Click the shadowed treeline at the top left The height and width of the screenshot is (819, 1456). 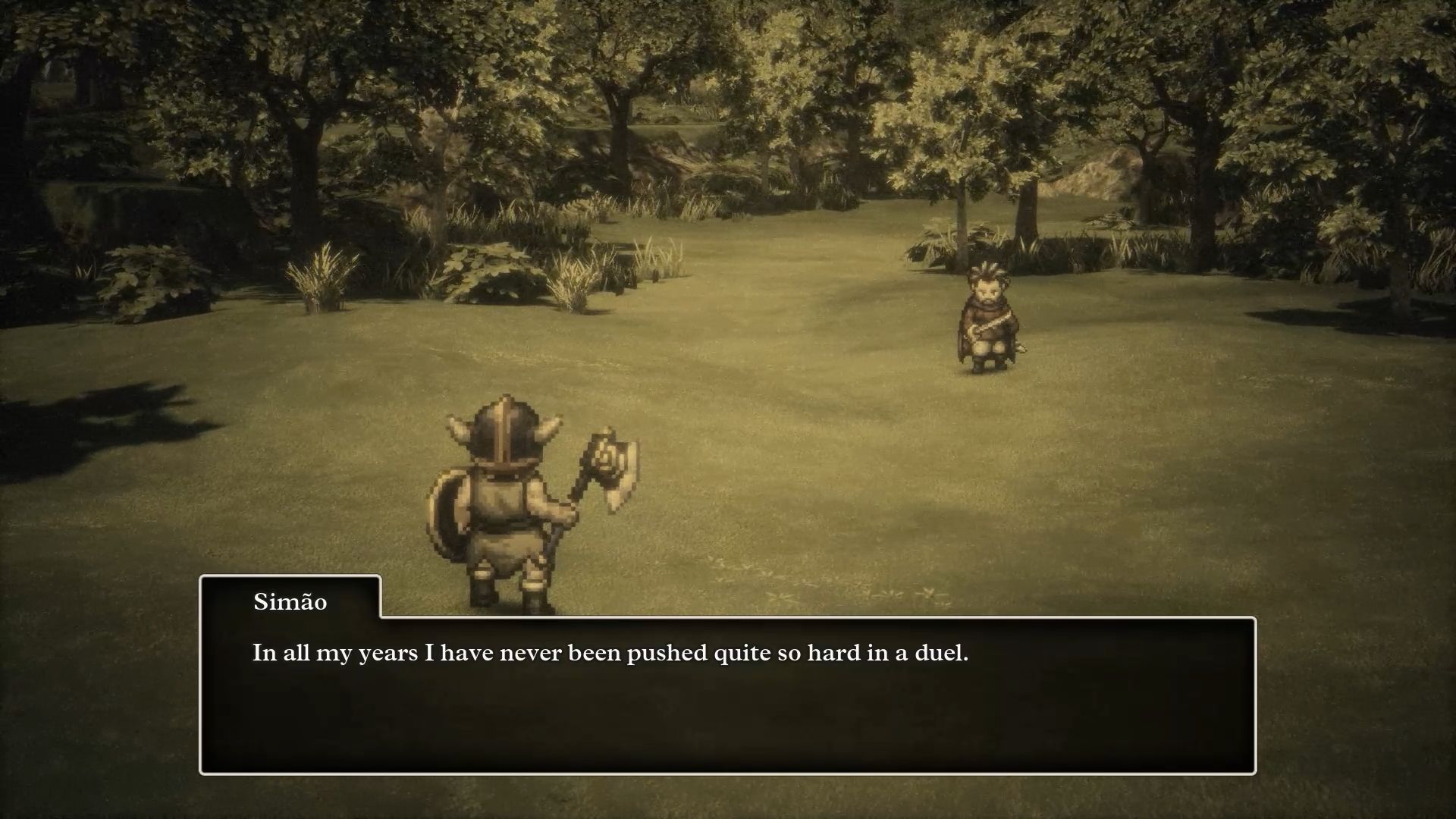[114, 76]
